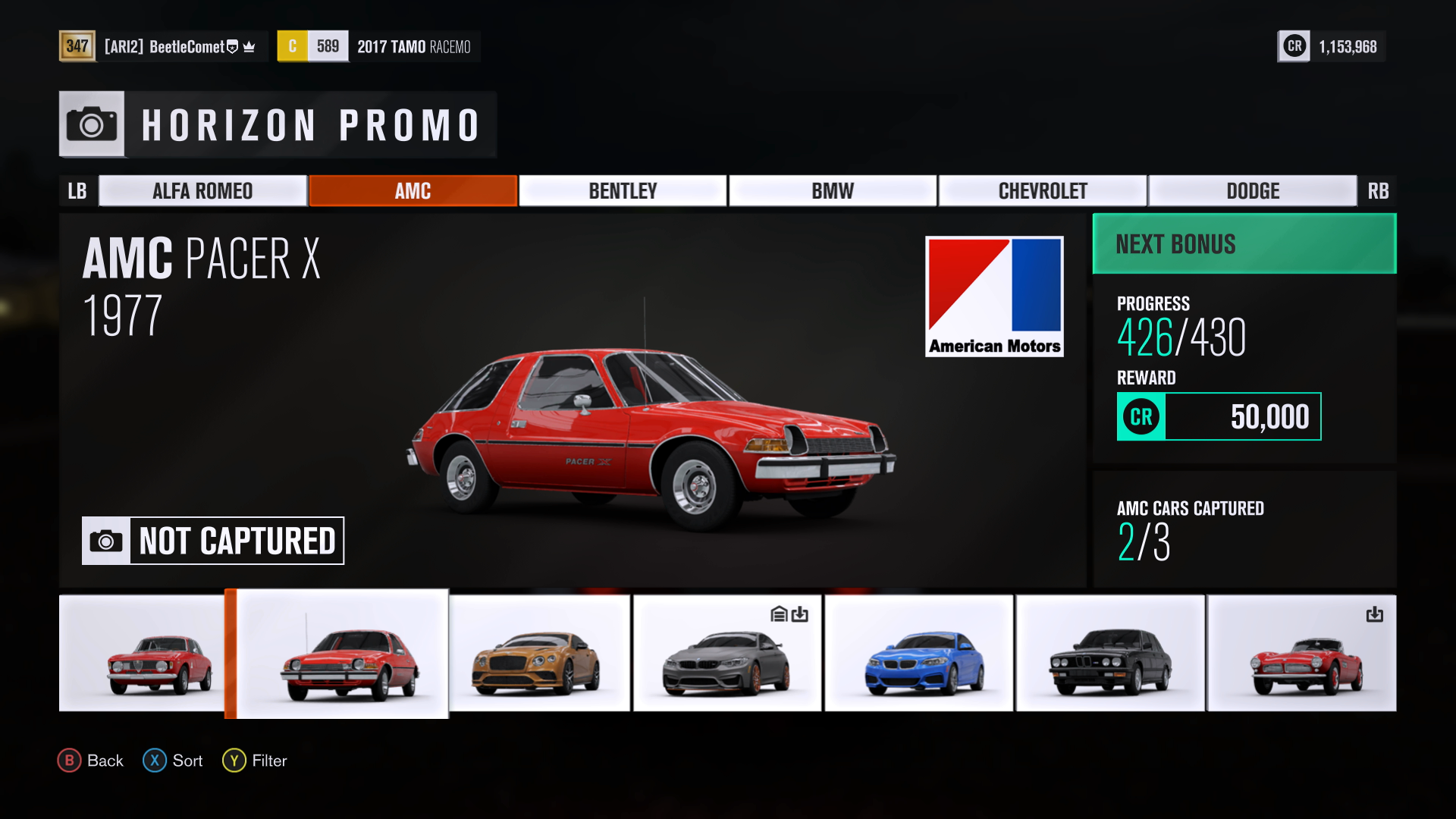Click the download icon on the gray BMW M4 thumbnail
The height and width of the screenshot is (819, 1456).
(x=800, y=615)
